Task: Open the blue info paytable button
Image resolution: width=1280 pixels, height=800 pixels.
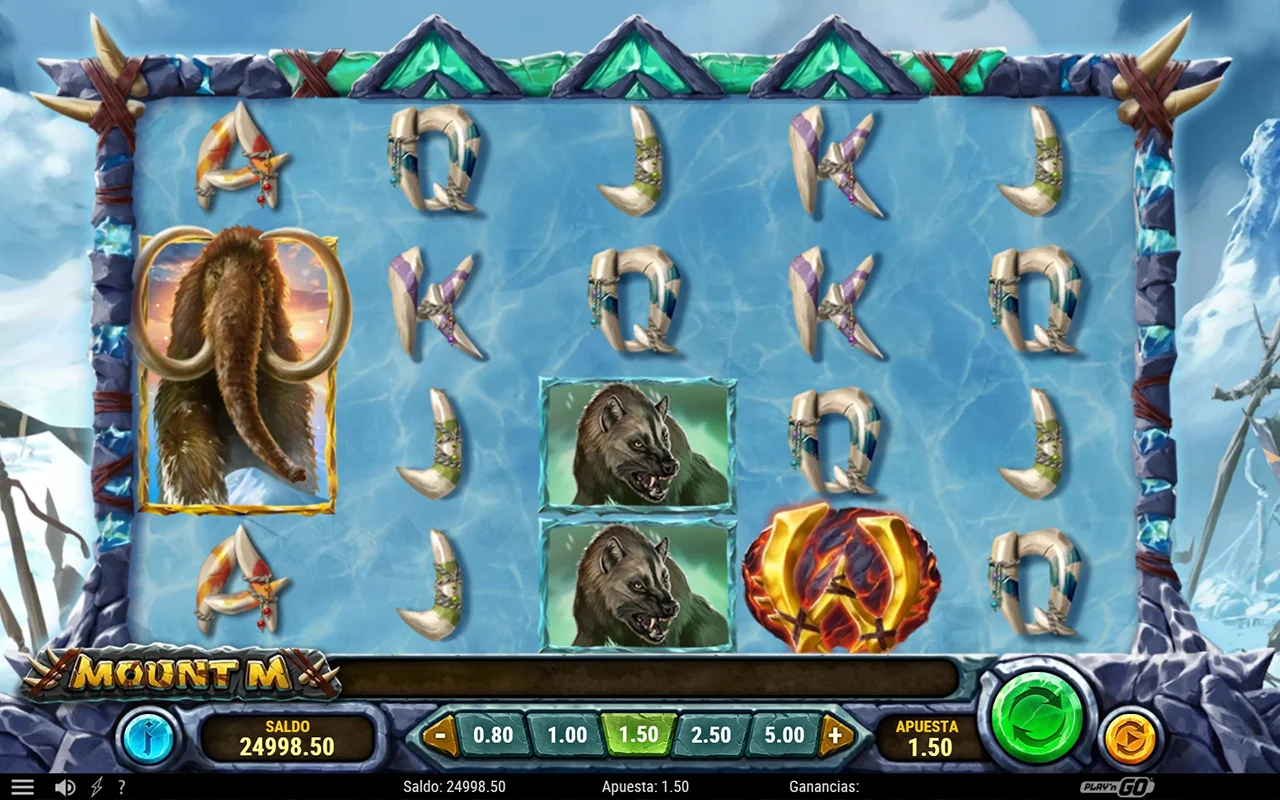Action: point(148,739)
